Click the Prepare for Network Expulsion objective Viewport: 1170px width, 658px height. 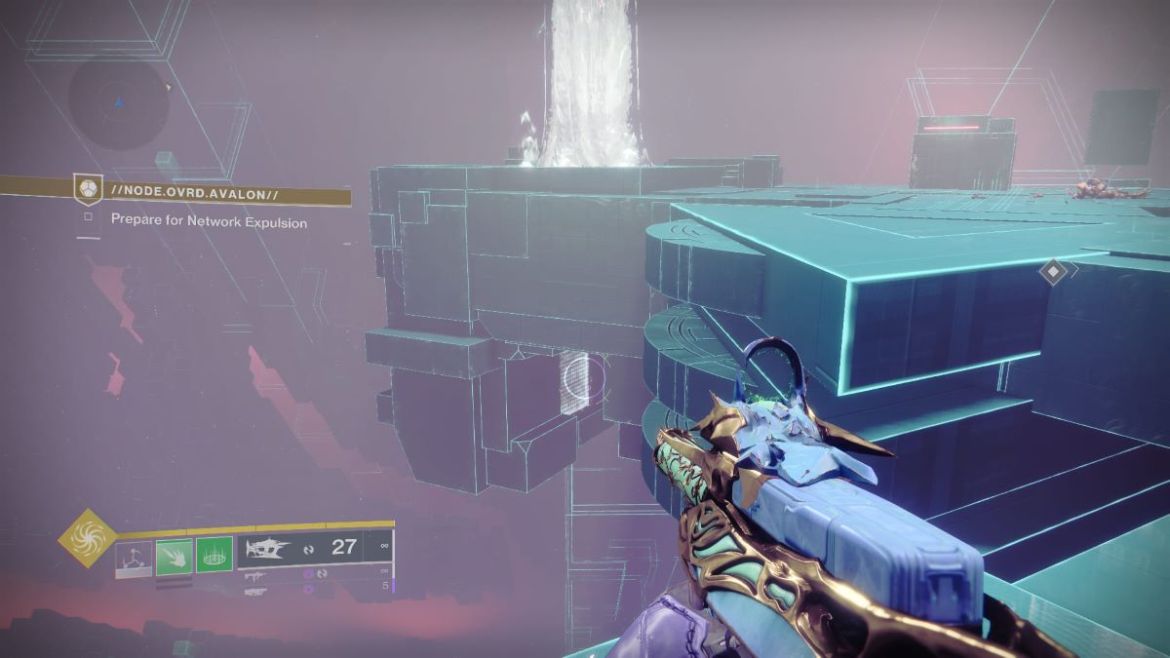pyautogui.click(x=208, y=221)
